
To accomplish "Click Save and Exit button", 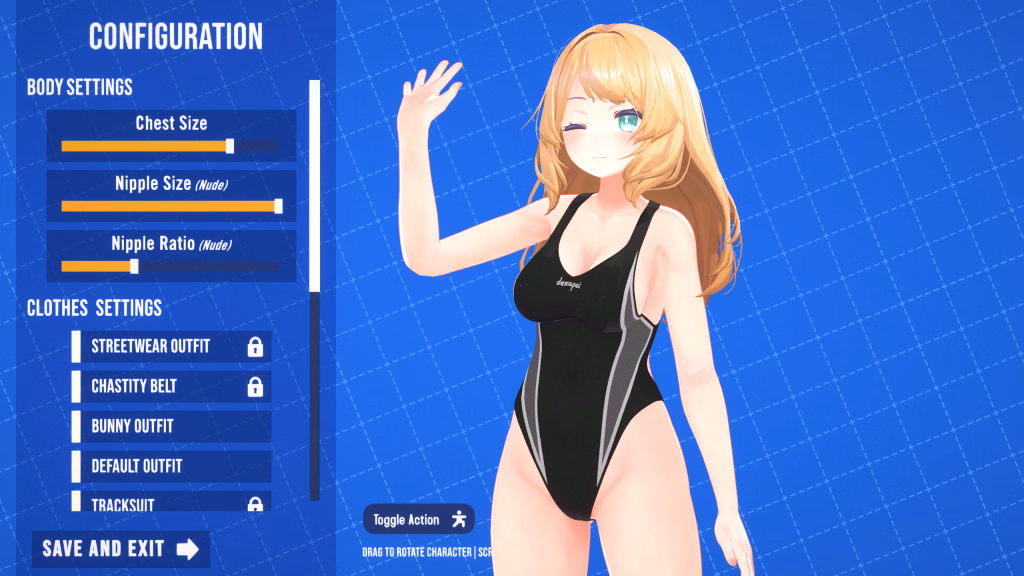I will pyautogui.click(x=120, y=548).
